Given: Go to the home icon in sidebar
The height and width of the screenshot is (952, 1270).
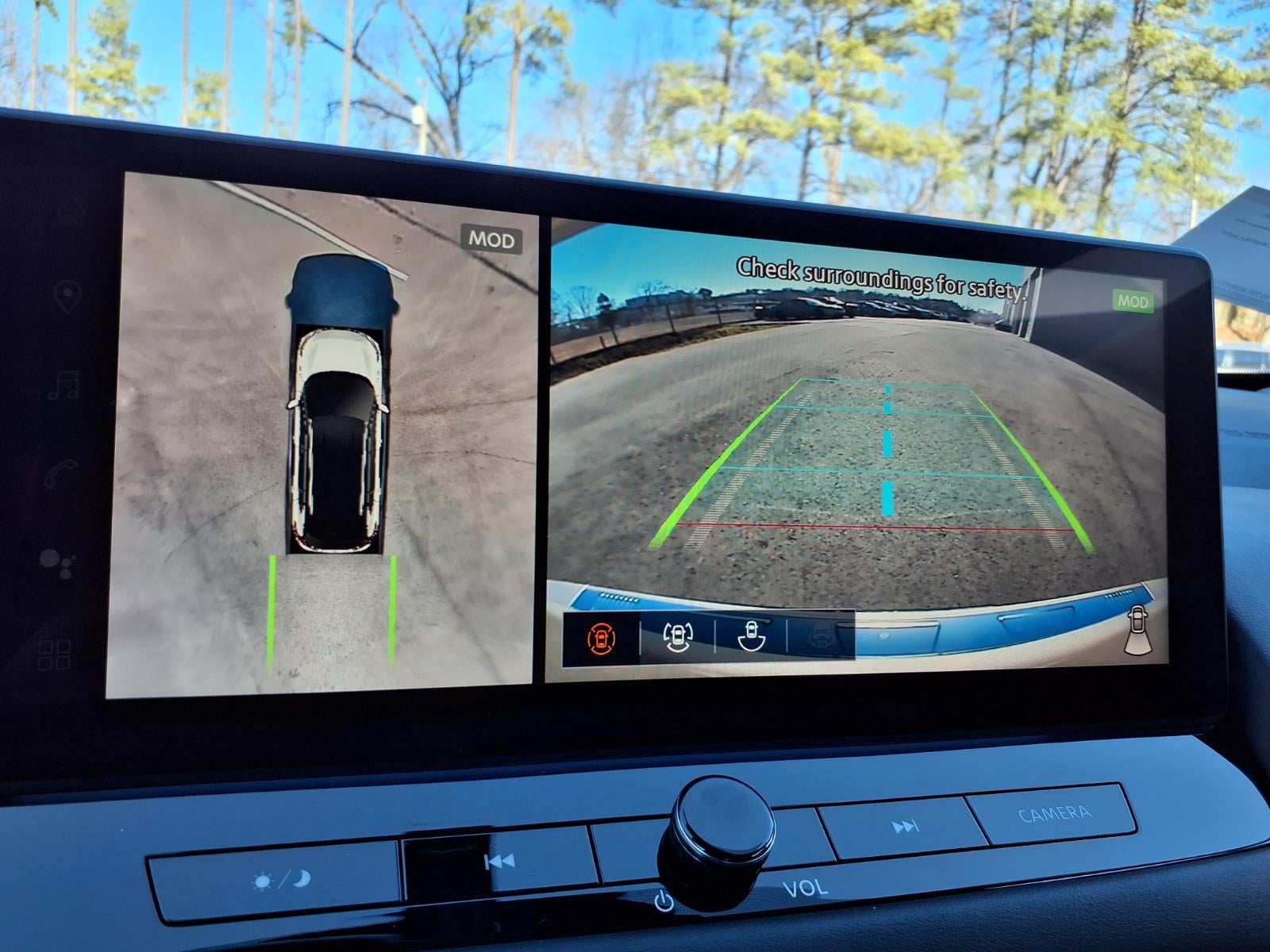Looking at the screenshot, I should (70, 212).
